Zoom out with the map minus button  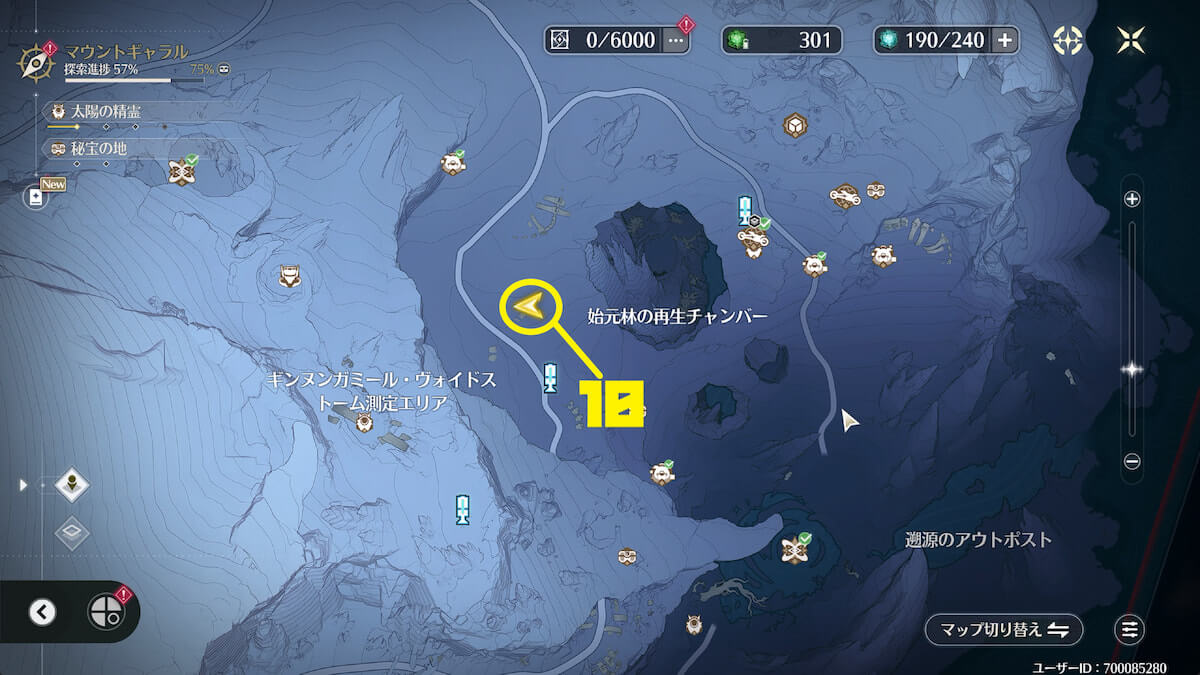tap(1132, 461)
